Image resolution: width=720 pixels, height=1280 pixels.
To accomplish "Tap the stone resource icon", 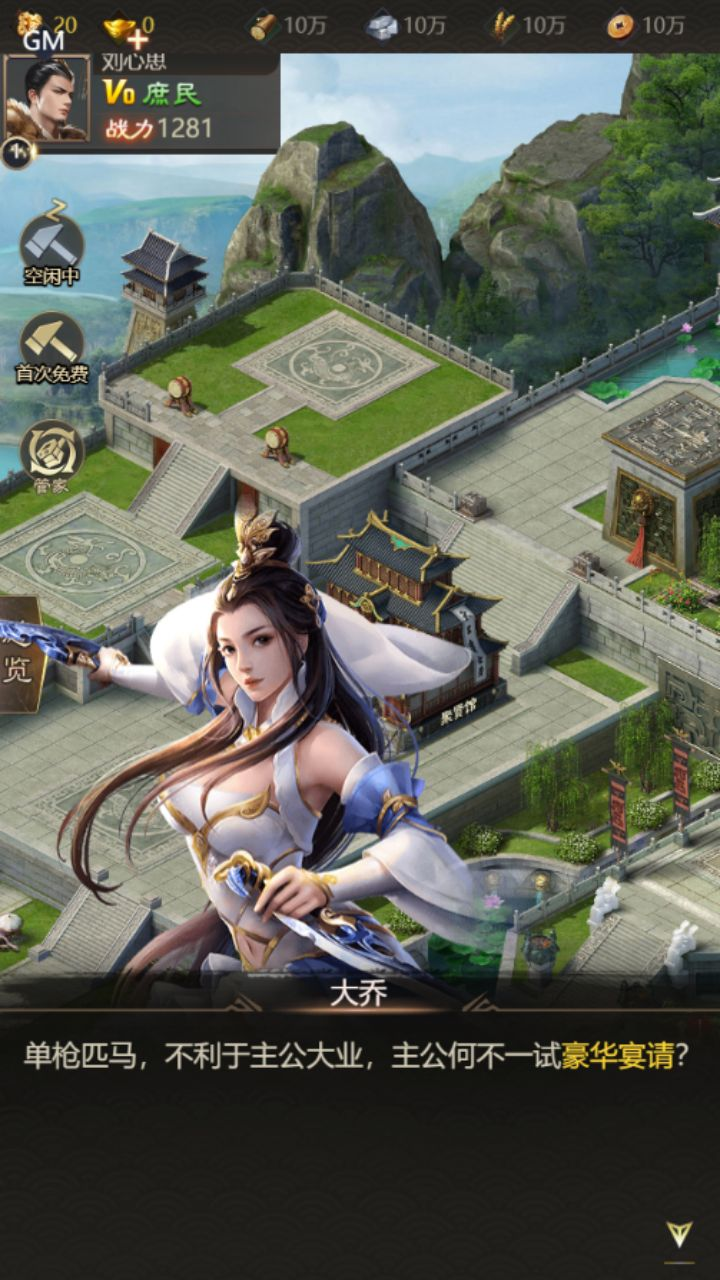I will [382, 26].
